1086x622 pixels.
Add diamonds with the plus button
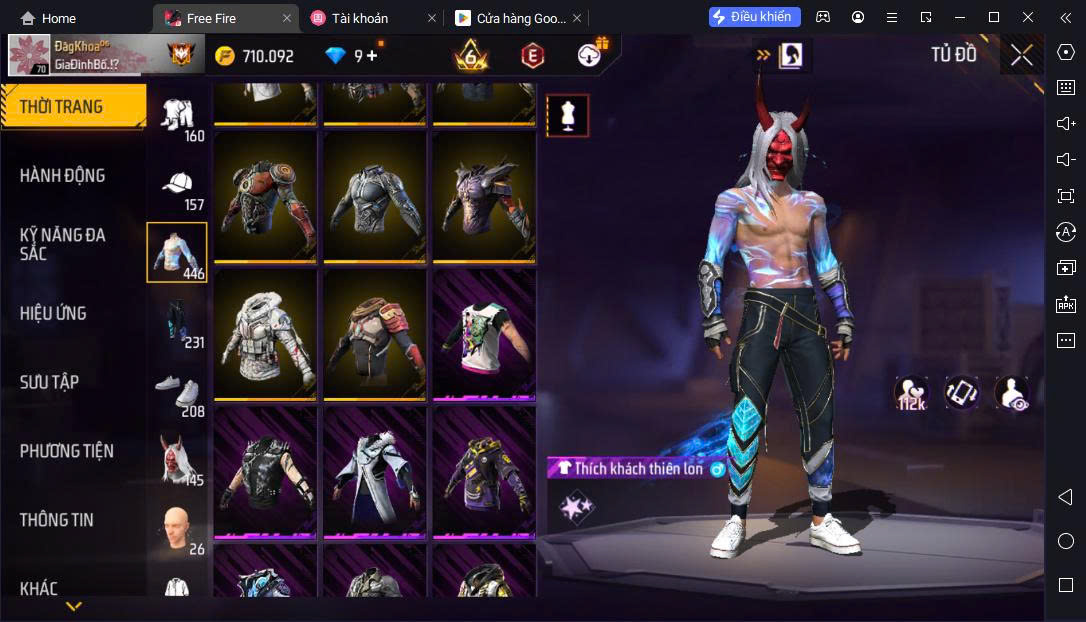[x=372, y=56]
